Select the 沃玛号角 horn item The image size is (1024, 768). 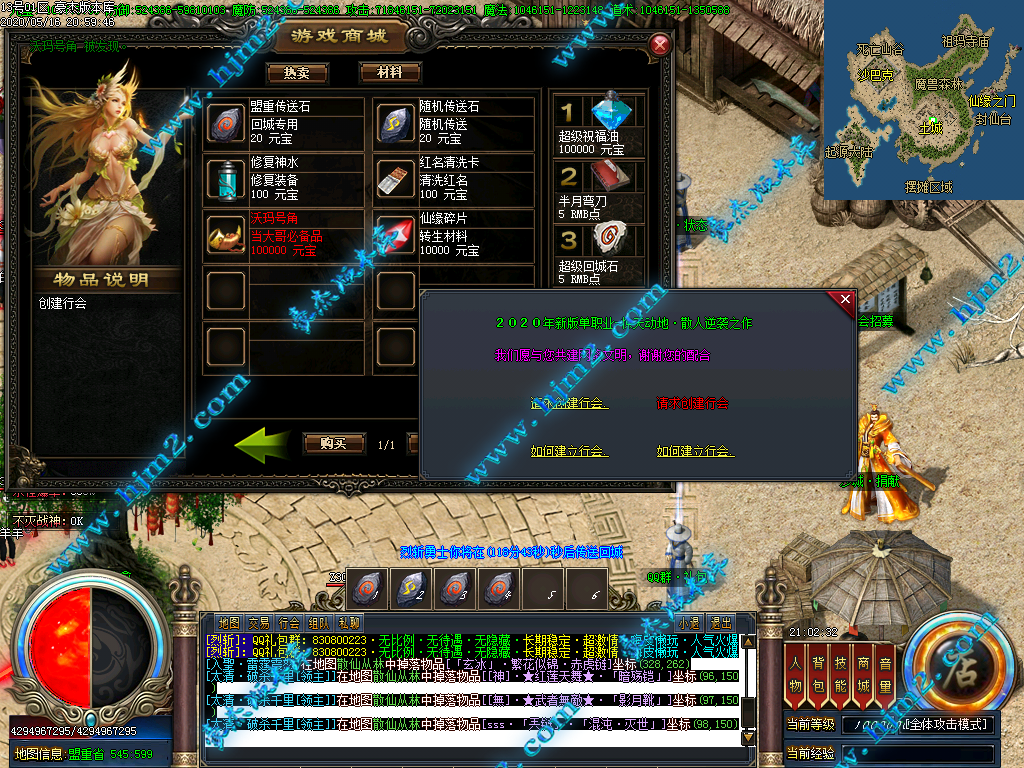click(226, 234)
